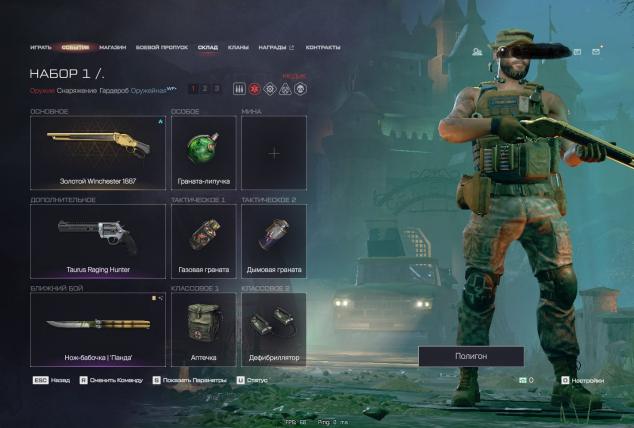Choose the Граната-липучка special slot
Screen dimensions: 634x428
click(x=203, y=153)
